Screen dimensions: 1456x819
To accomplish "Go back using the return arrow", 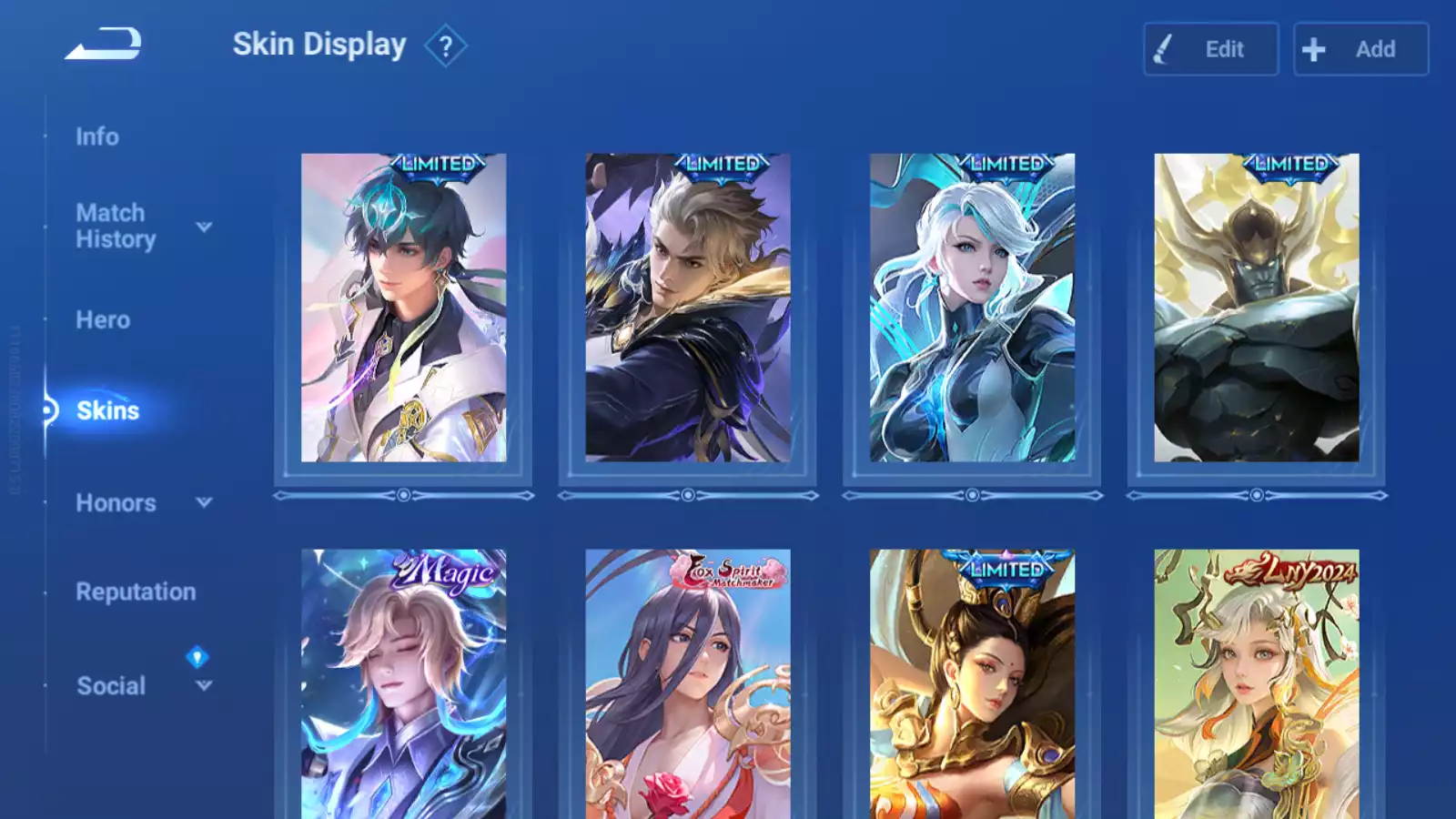I will pyautogui.click(x=104, y=44).
